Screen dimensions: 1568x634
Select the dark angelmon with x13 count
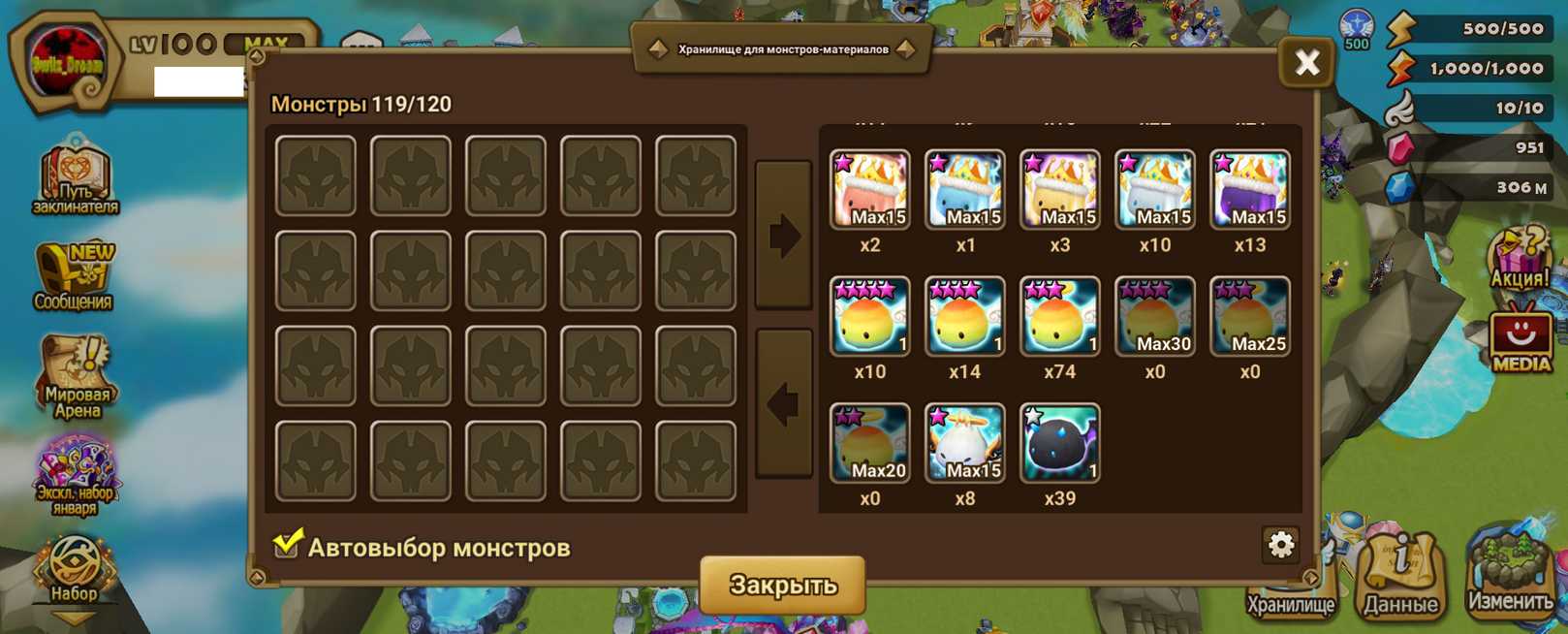pyautogui.click(x=1249, y=190)
